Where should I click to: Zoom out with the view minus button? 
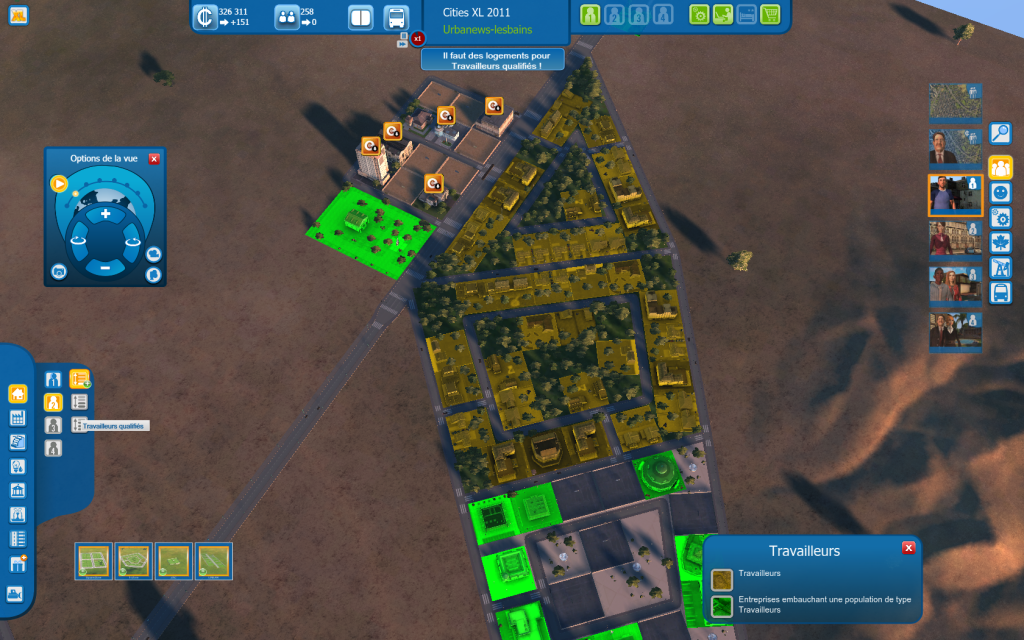(x=105, y=267)
